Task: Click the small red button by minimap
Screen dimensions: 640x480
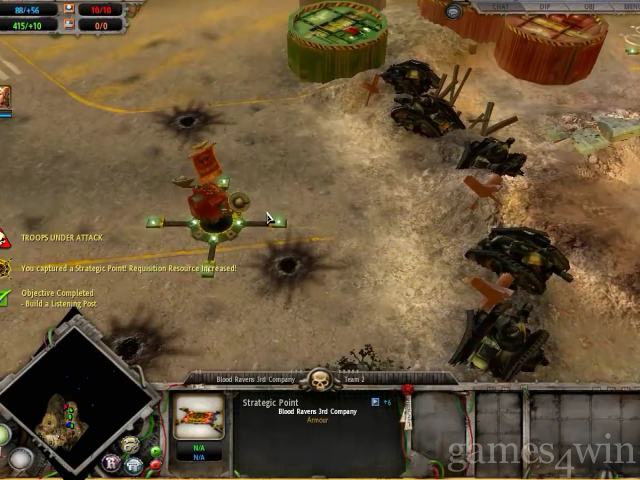Action: (156, 466)
